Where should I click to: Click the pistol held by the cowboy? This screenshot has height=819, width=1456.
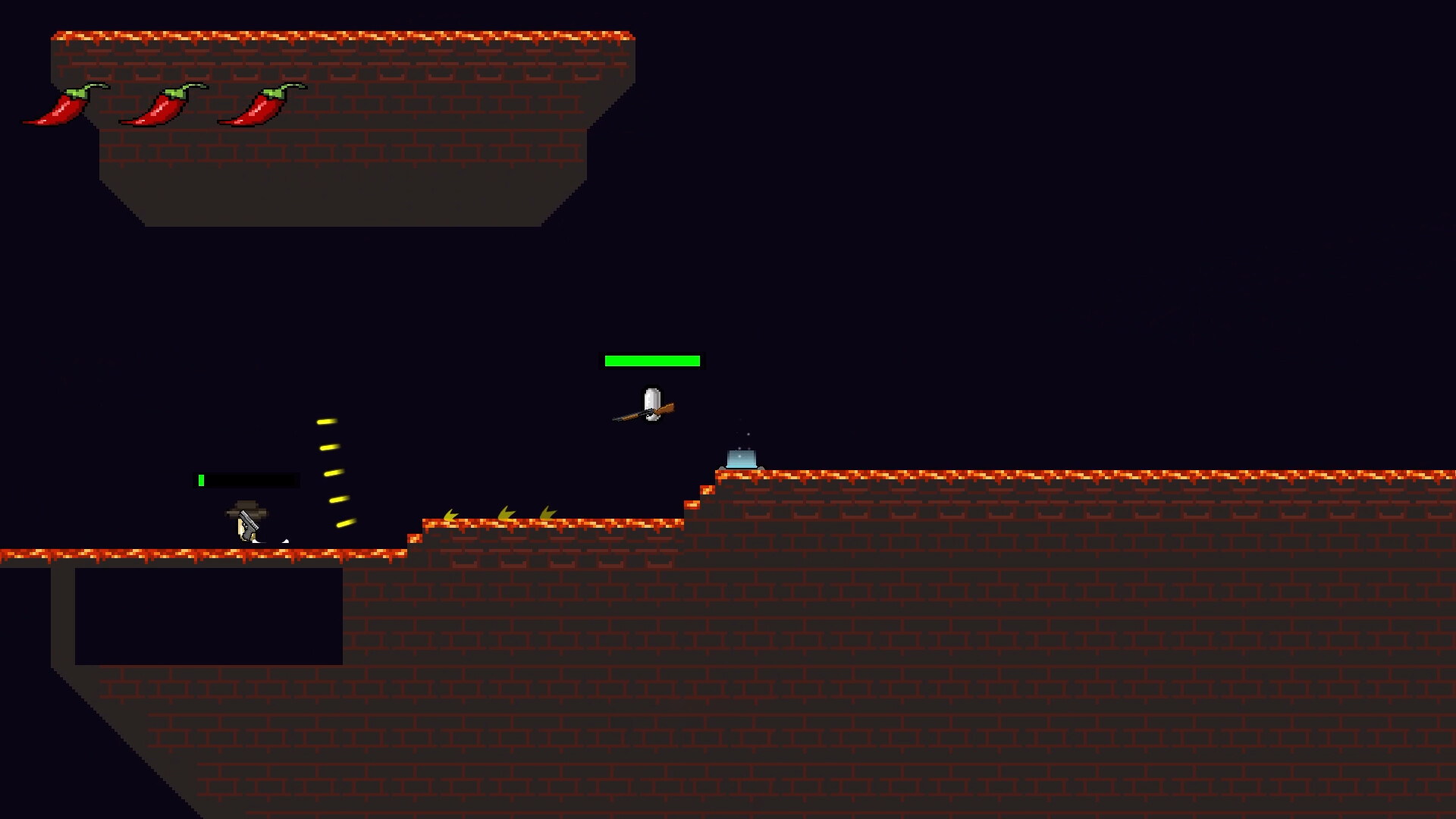pos(250,522)
